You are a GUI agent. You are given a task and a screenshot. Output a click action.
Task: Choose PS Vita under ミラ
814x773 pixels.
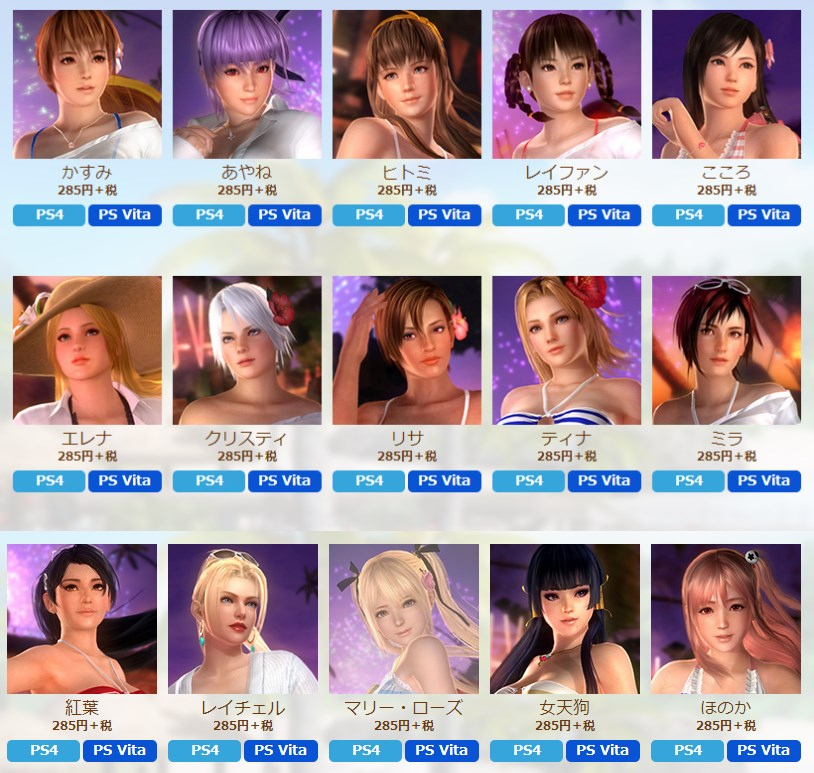tap(764, 481)
